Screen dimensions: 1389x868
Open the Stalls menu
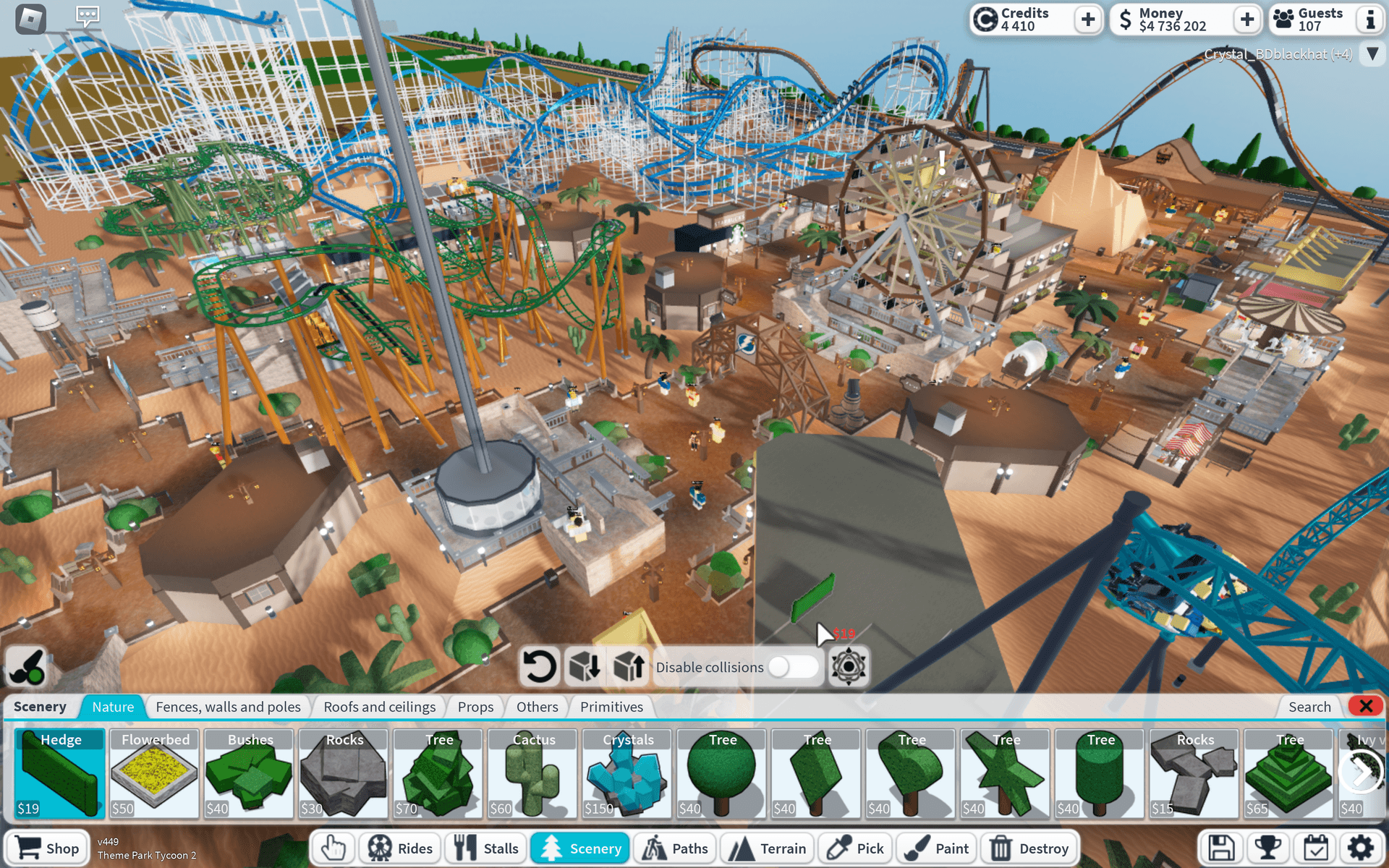pyautogui.click(x=486, y=848)
